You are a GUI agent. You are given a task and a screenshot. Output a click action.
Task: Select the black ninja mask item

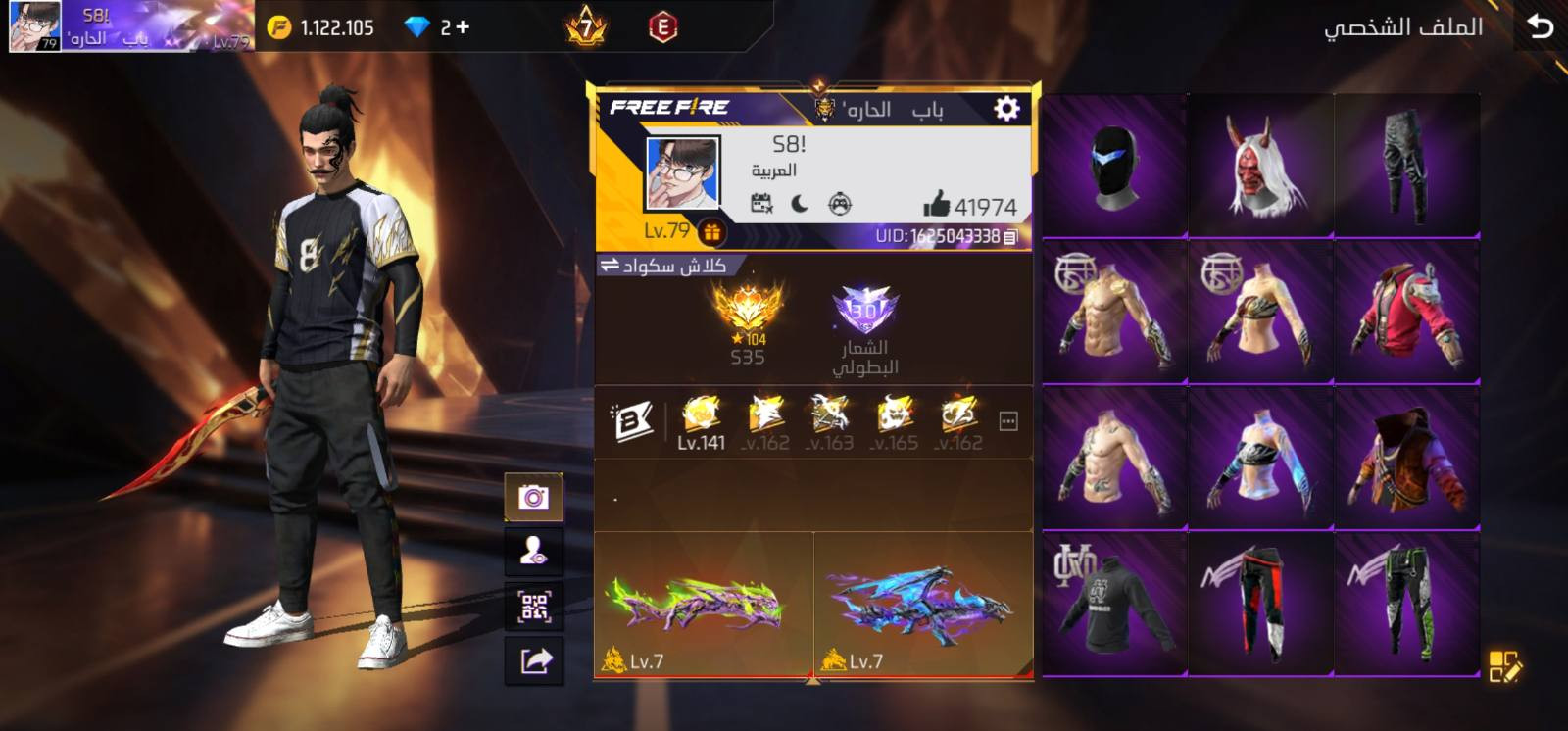[x=1114, y=167]
